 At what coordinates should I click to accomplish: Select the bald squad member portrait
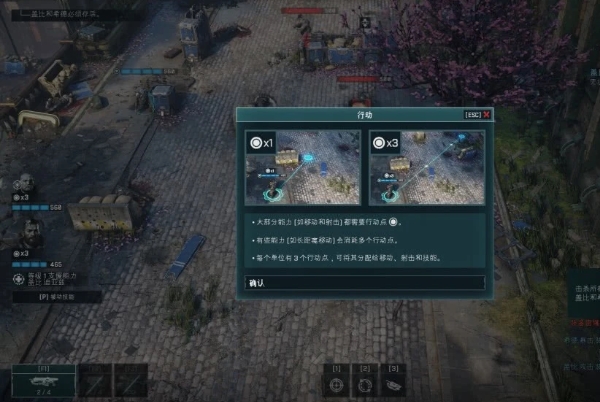(x=24, y=182)
